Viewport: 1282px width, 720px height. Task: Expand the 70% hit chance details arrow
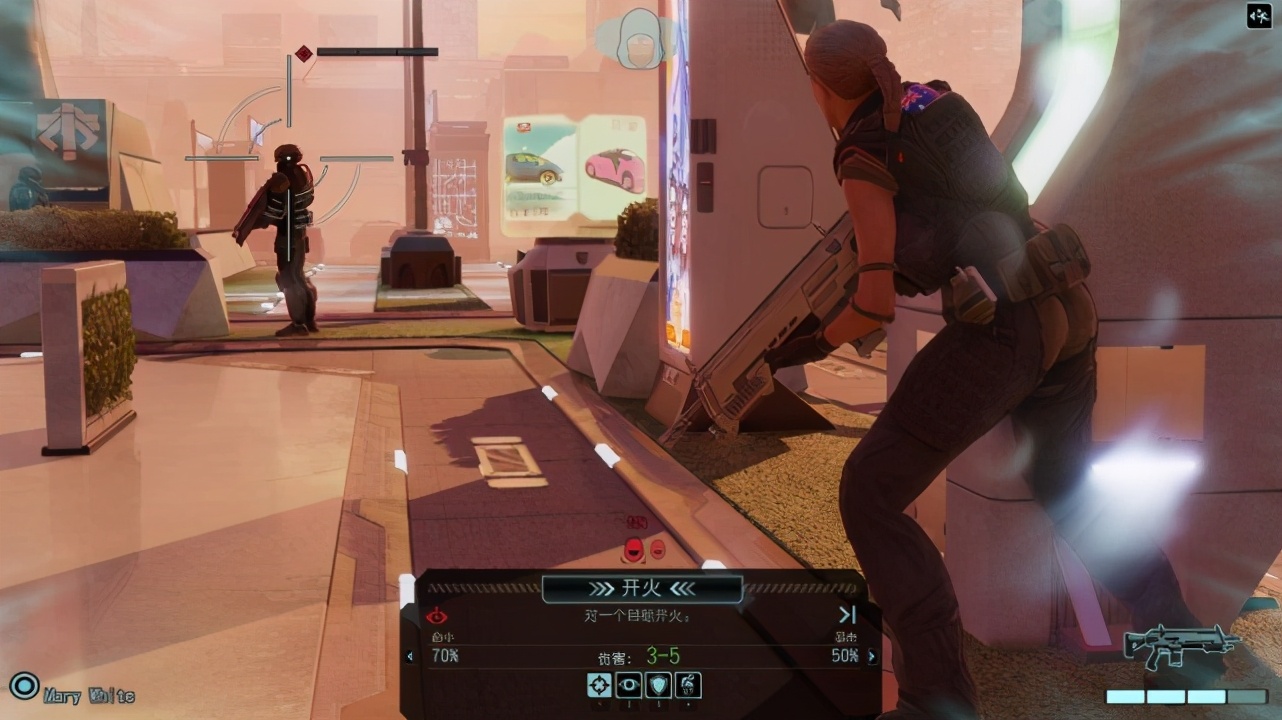[x=409, y=657]
